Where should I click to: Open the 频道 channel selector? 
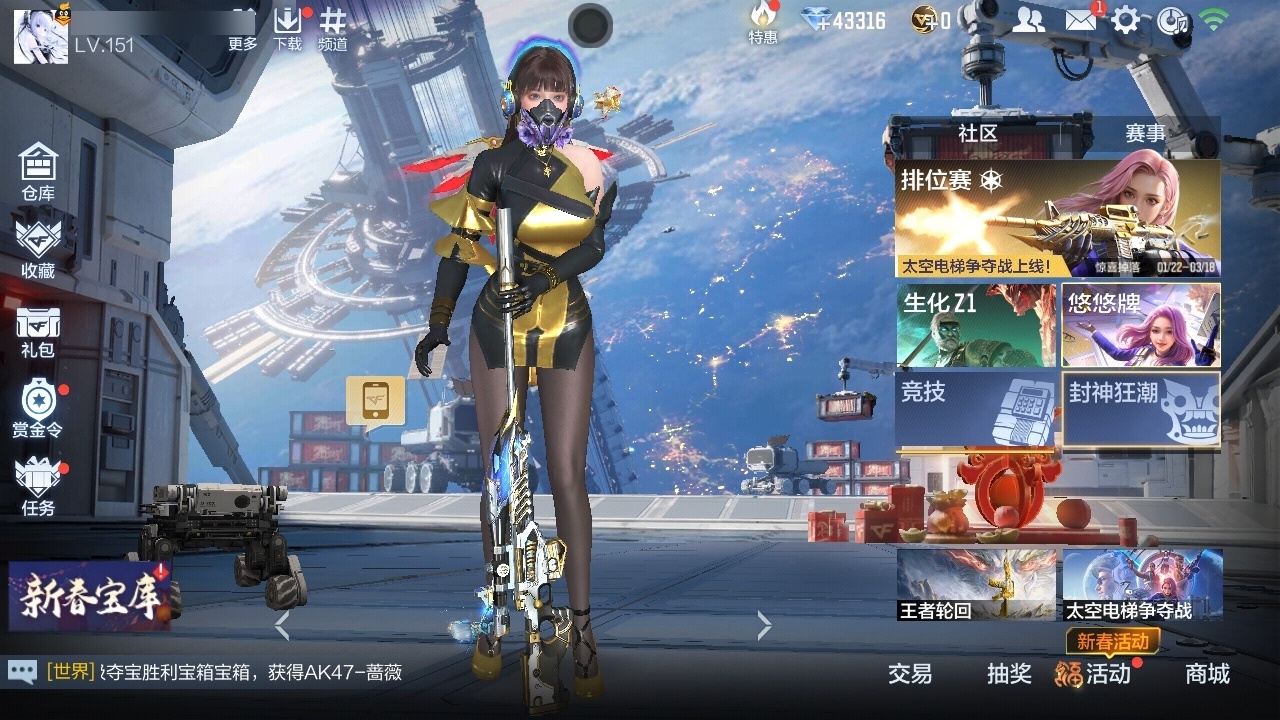coord(333,28)
